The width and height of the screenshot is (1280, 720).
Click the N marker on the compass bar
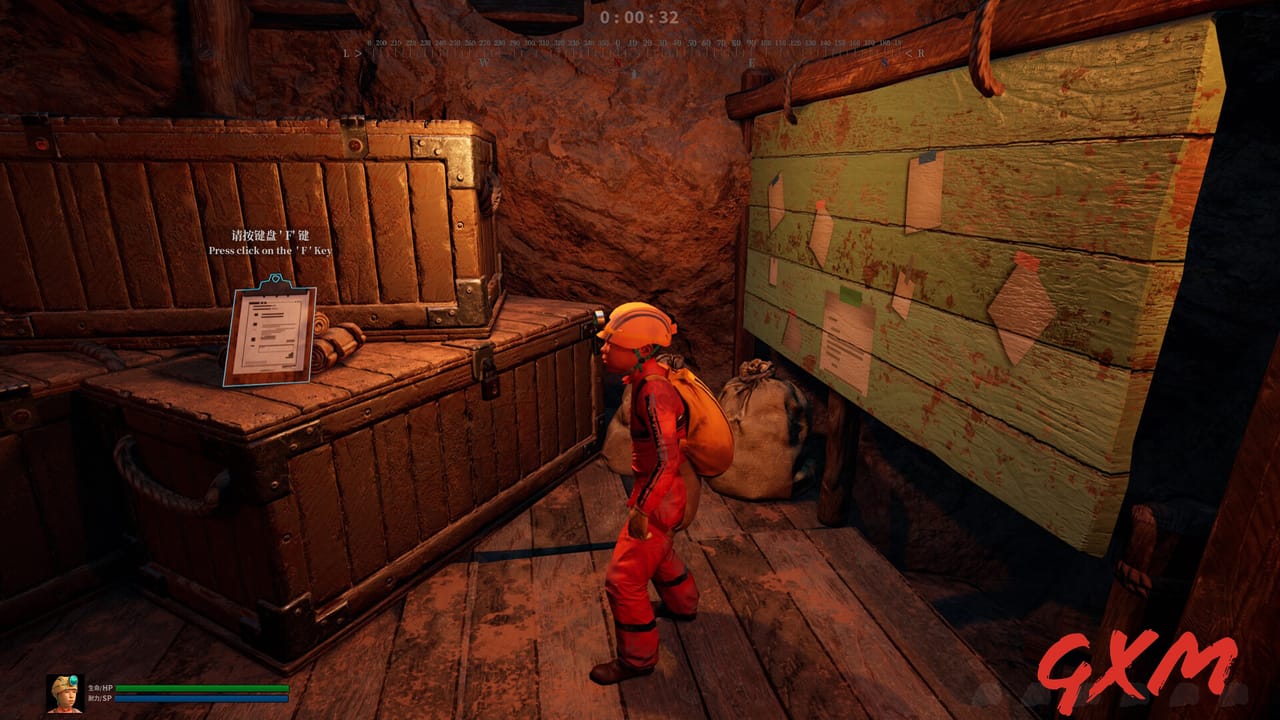pos(619,62)
